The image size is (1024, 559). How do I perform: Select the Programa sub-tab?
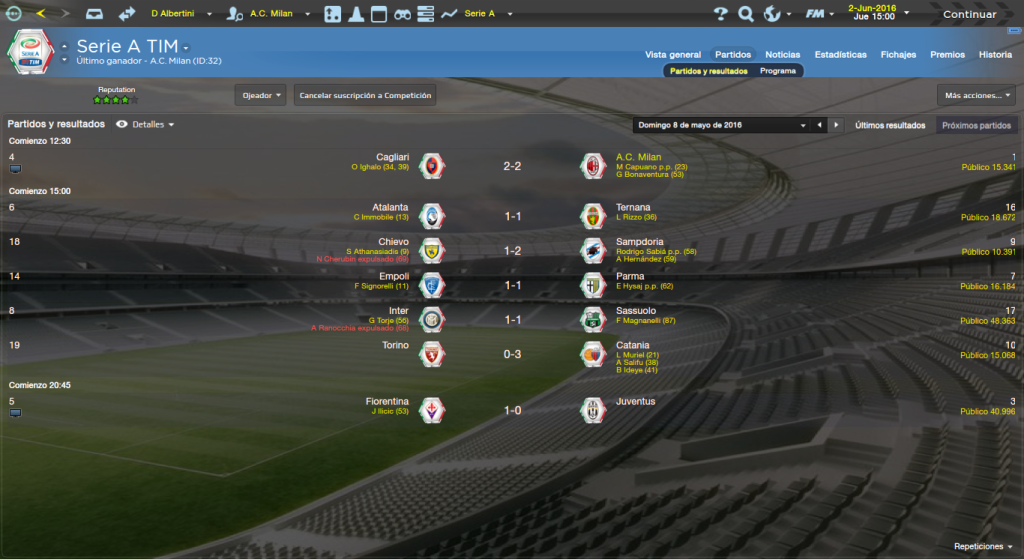coord(777,71)
